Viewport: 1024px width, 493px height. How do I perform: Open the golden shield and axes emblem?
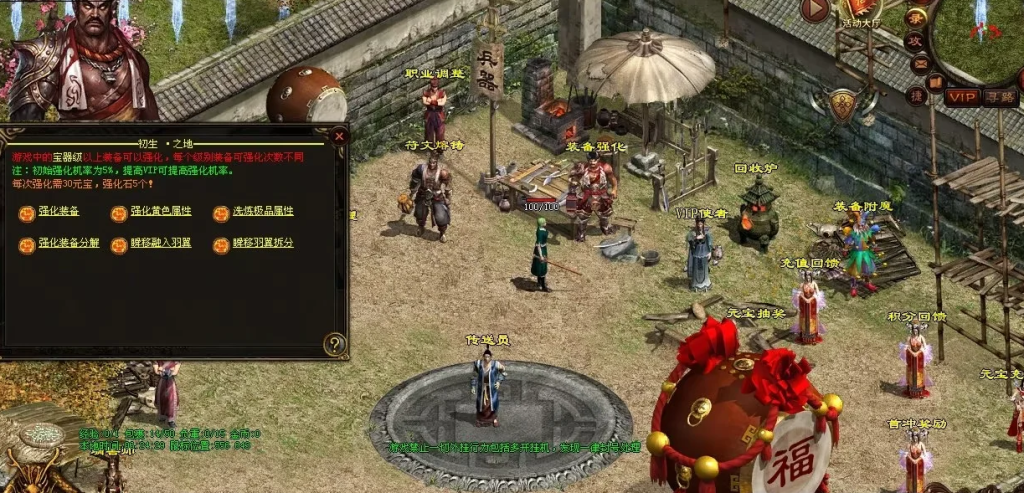(844, 105)
